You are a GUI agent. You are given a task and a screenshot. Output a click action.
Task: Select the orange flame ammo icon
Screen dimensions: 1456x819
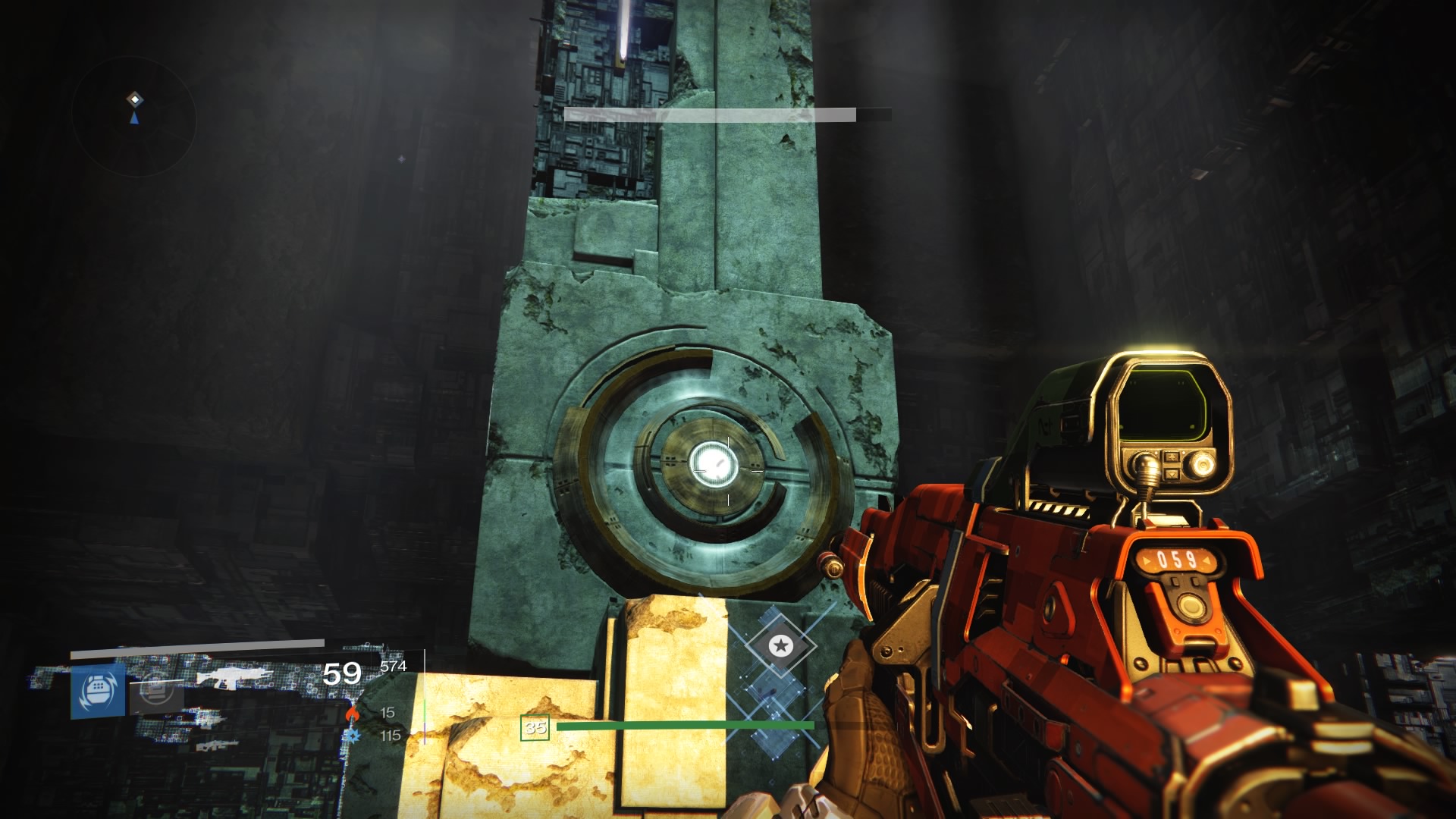(x=351, y=713)
